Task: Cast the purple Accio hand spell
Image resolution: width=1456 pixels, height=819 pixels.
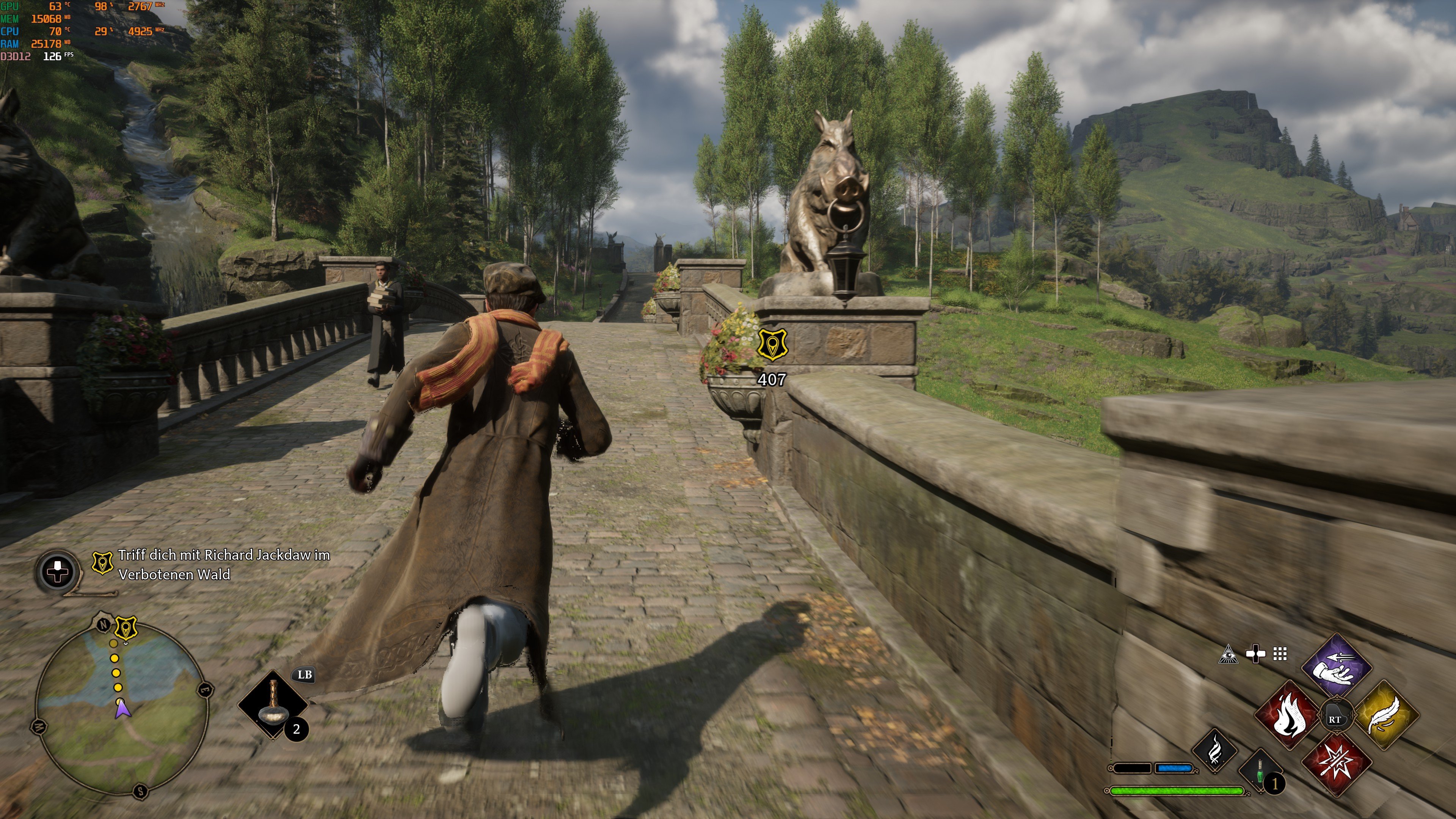Action: point(1337,667)
